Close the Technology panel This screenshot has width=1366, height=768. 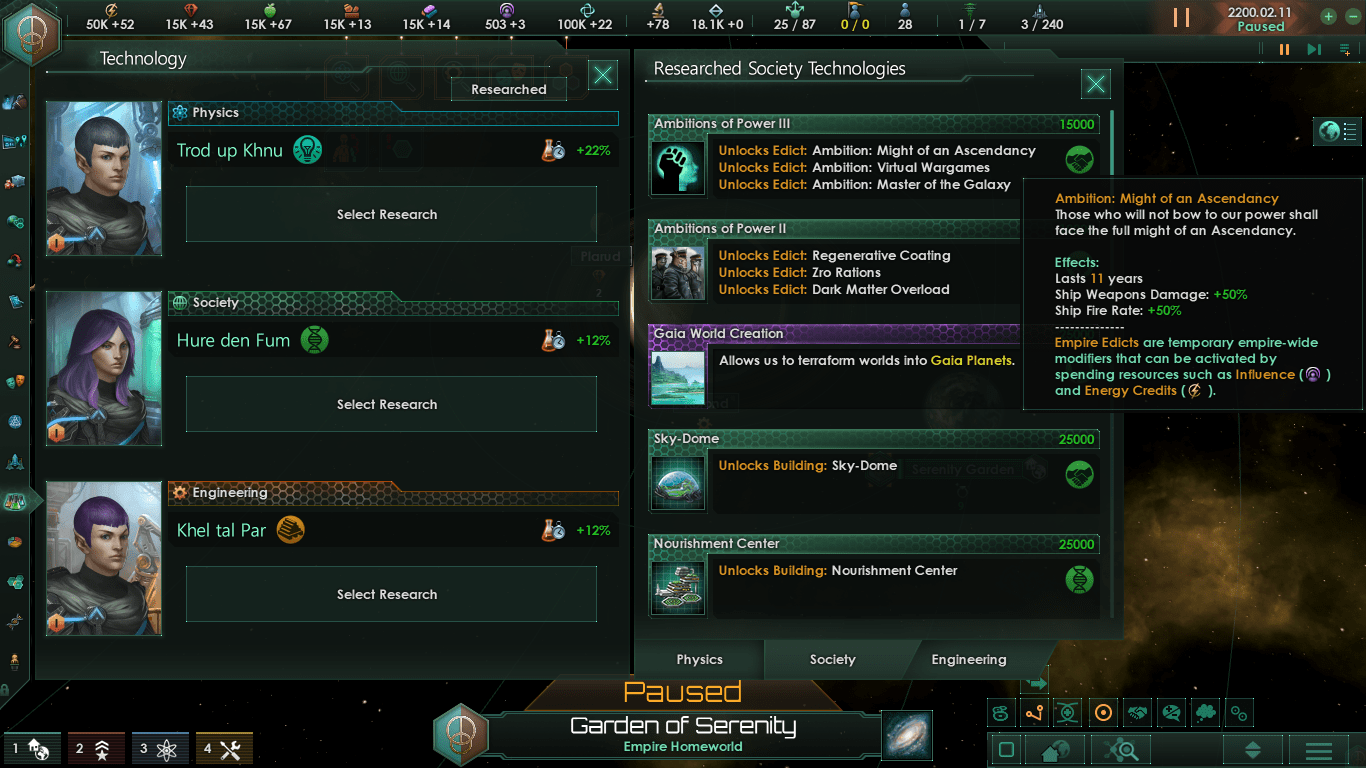[602, 75]
